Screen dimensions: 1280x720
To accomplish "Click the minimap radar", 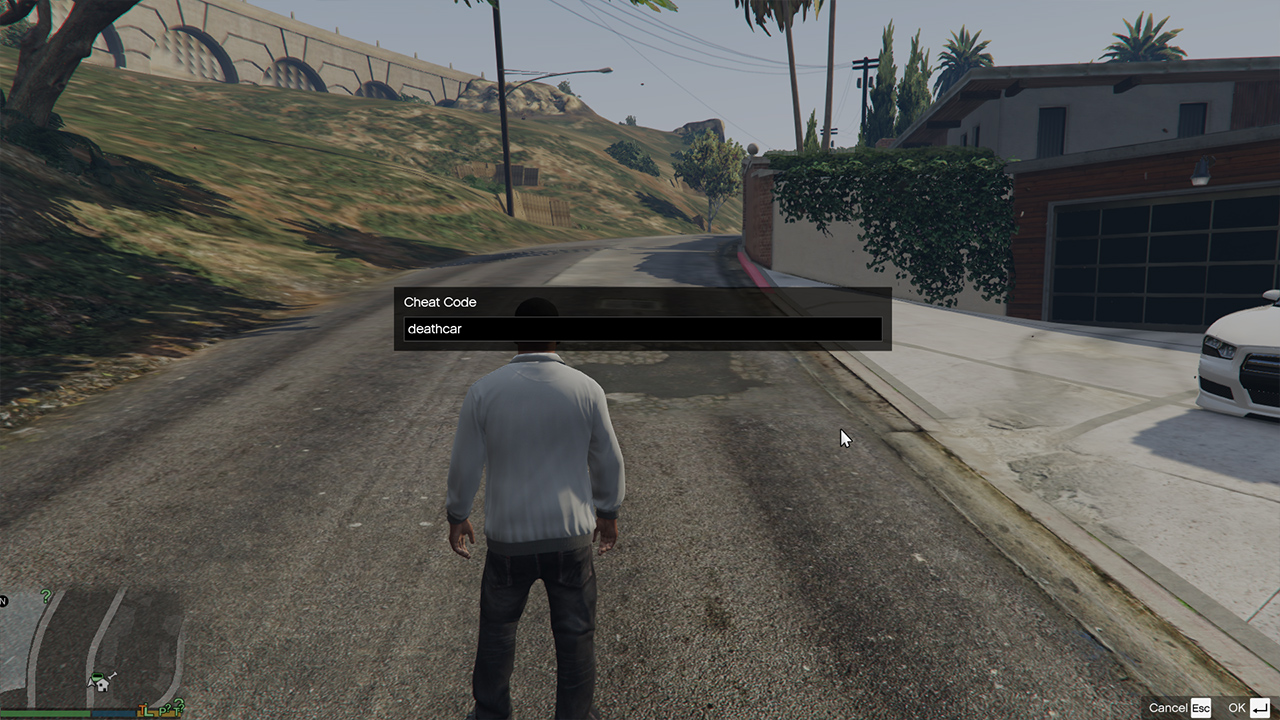I will coord(92,648).
